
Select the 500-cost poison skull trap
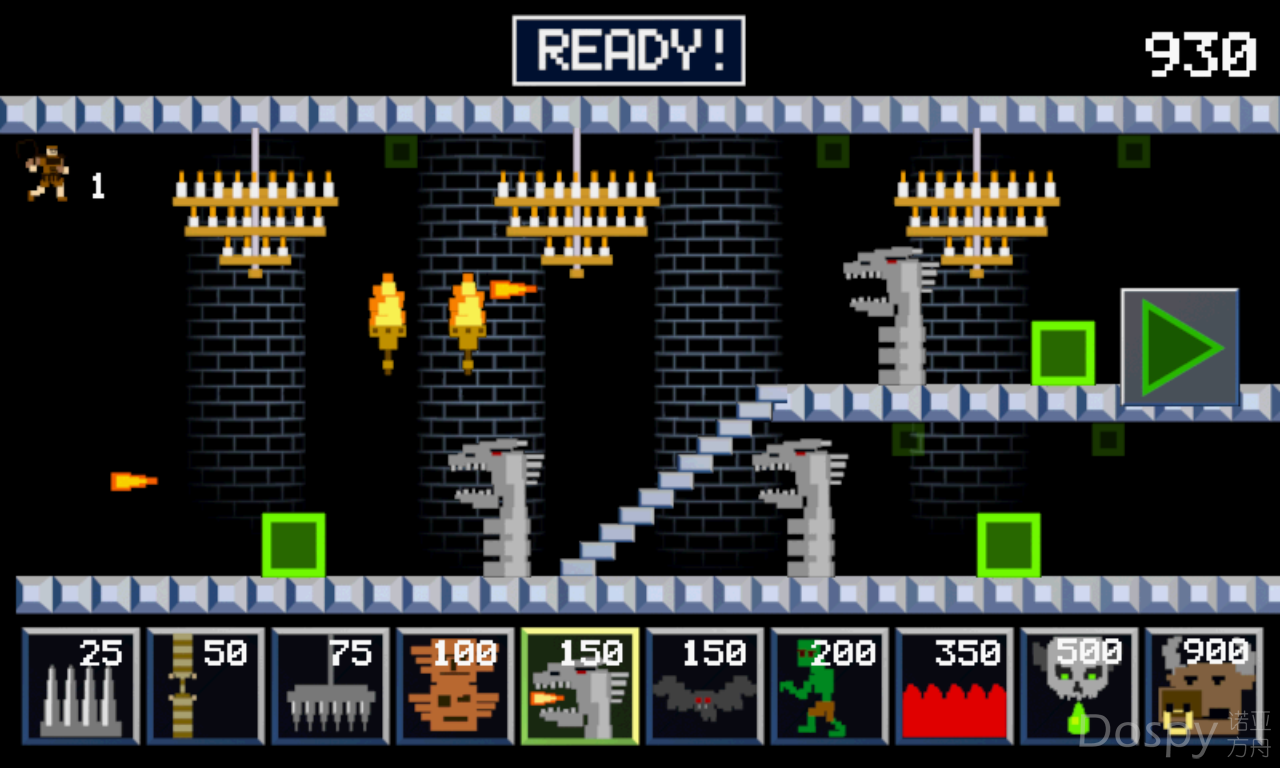1080,686
